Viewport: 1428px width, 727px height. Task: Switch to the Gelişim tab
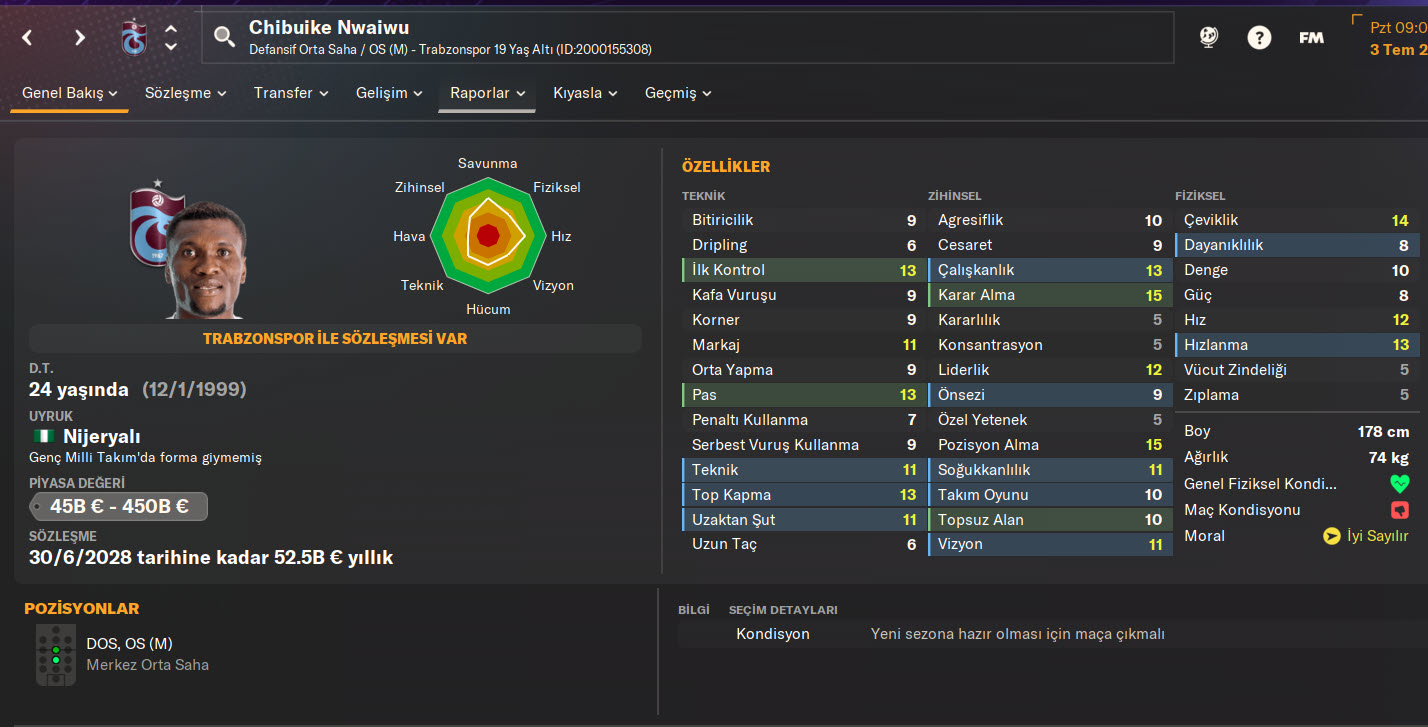tap(389, 93)
